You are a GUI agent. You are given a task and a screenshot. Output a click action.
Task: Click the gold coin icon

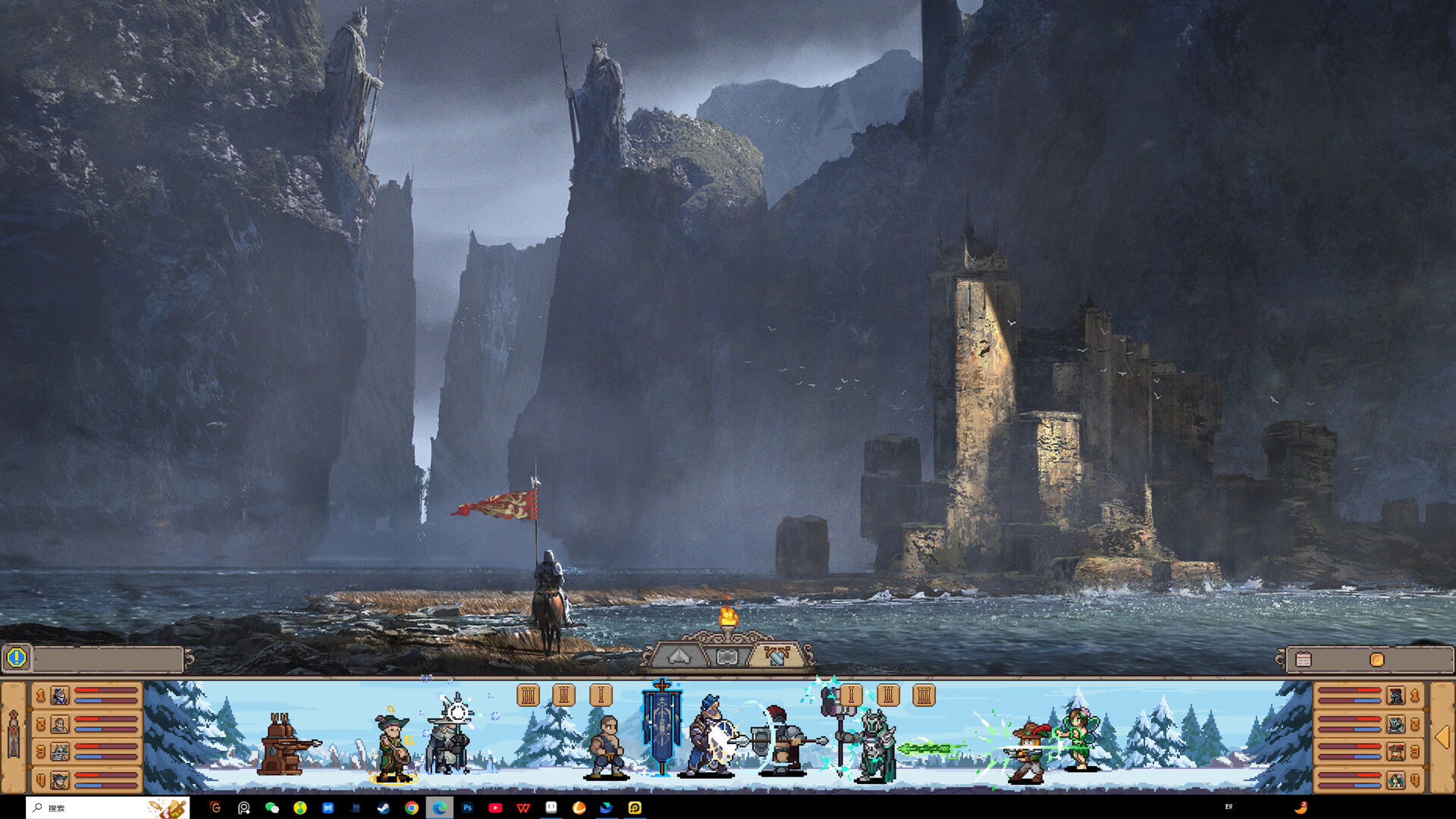pos(1376,660)
